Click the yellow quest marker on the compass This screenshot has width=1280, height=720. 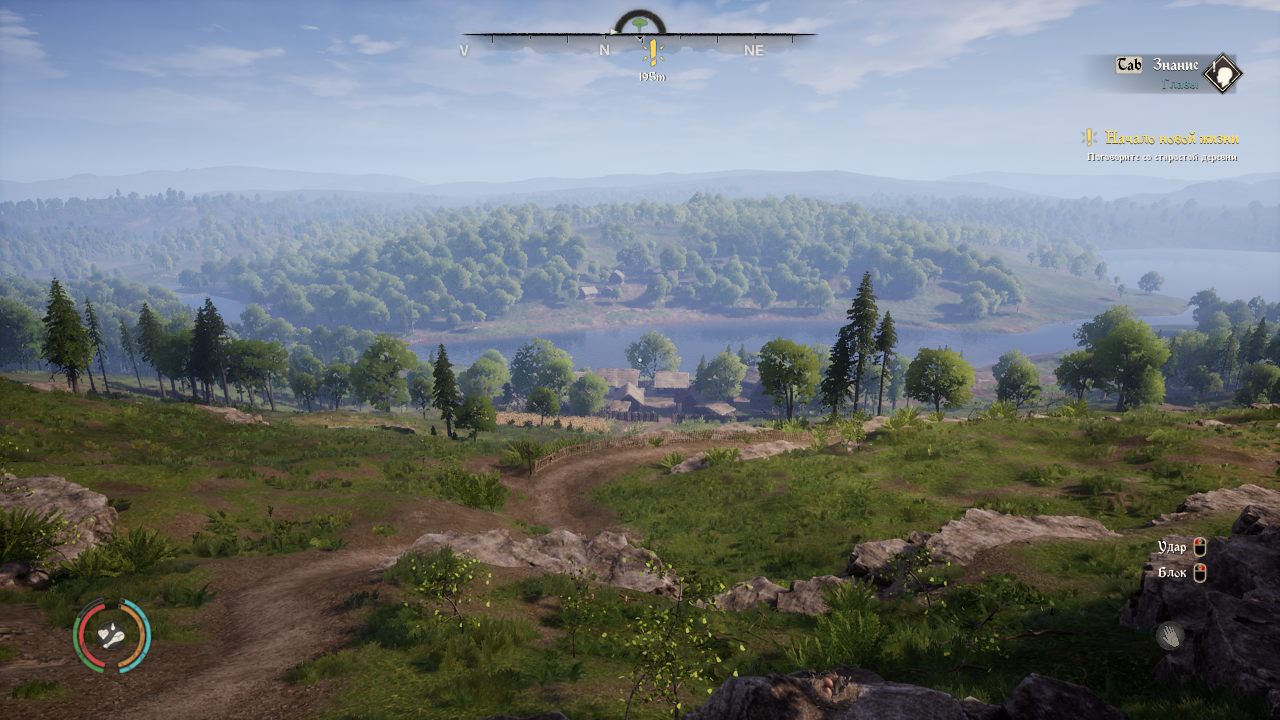pyautogui.click(x=653, y=52)
